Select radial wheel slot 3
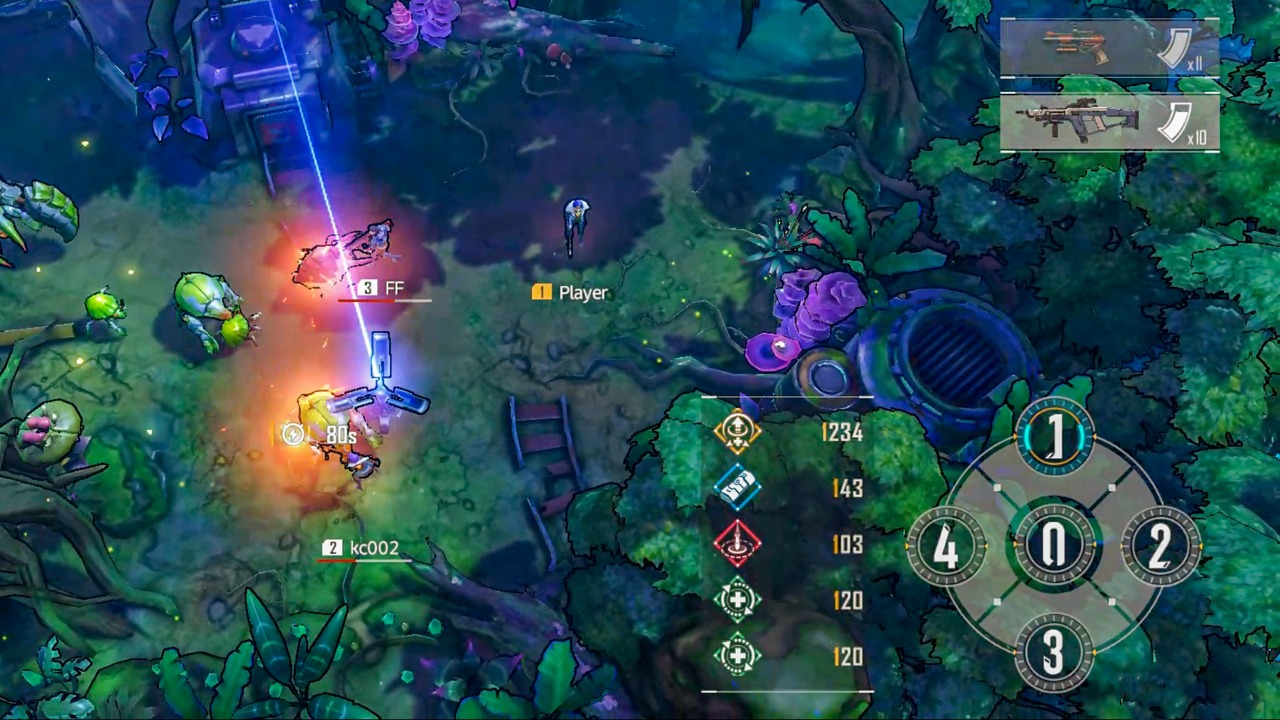This screenshot has height=720, width=1280. click(1054, 652)
